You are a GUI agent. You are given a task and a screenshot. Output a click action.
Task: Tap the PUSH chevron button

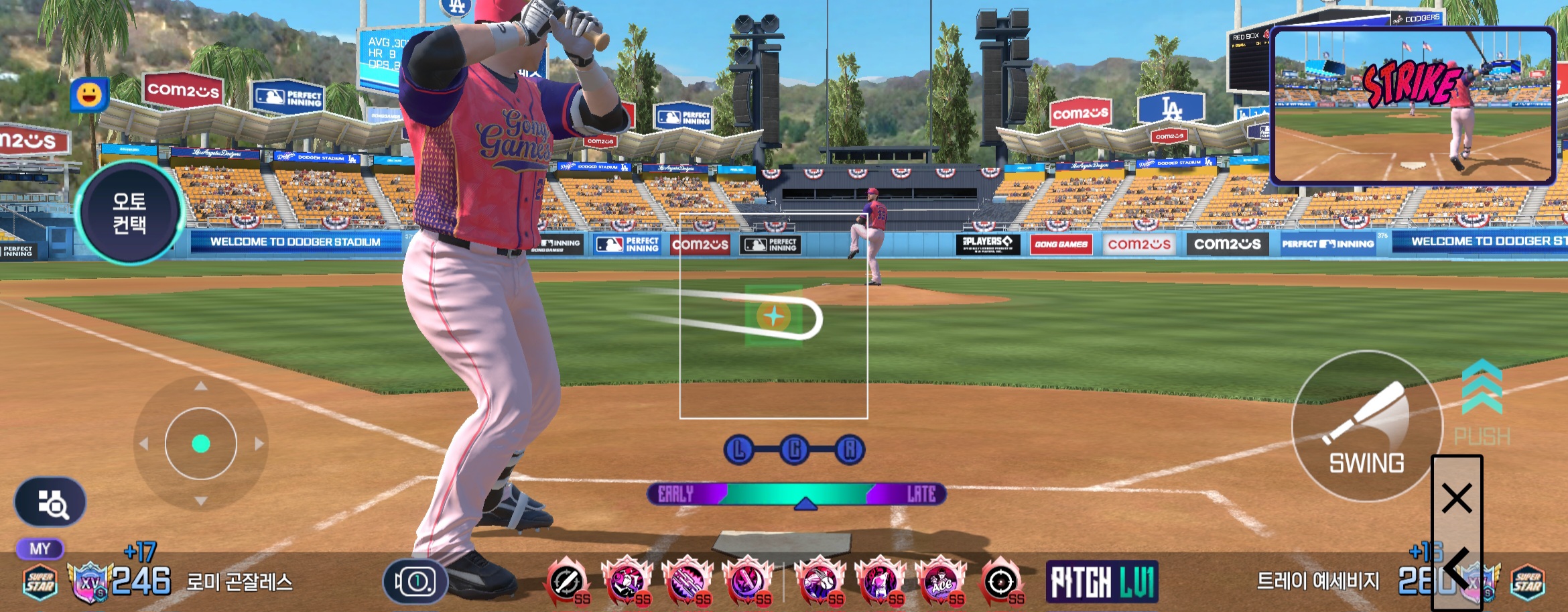coord(1482,403)
